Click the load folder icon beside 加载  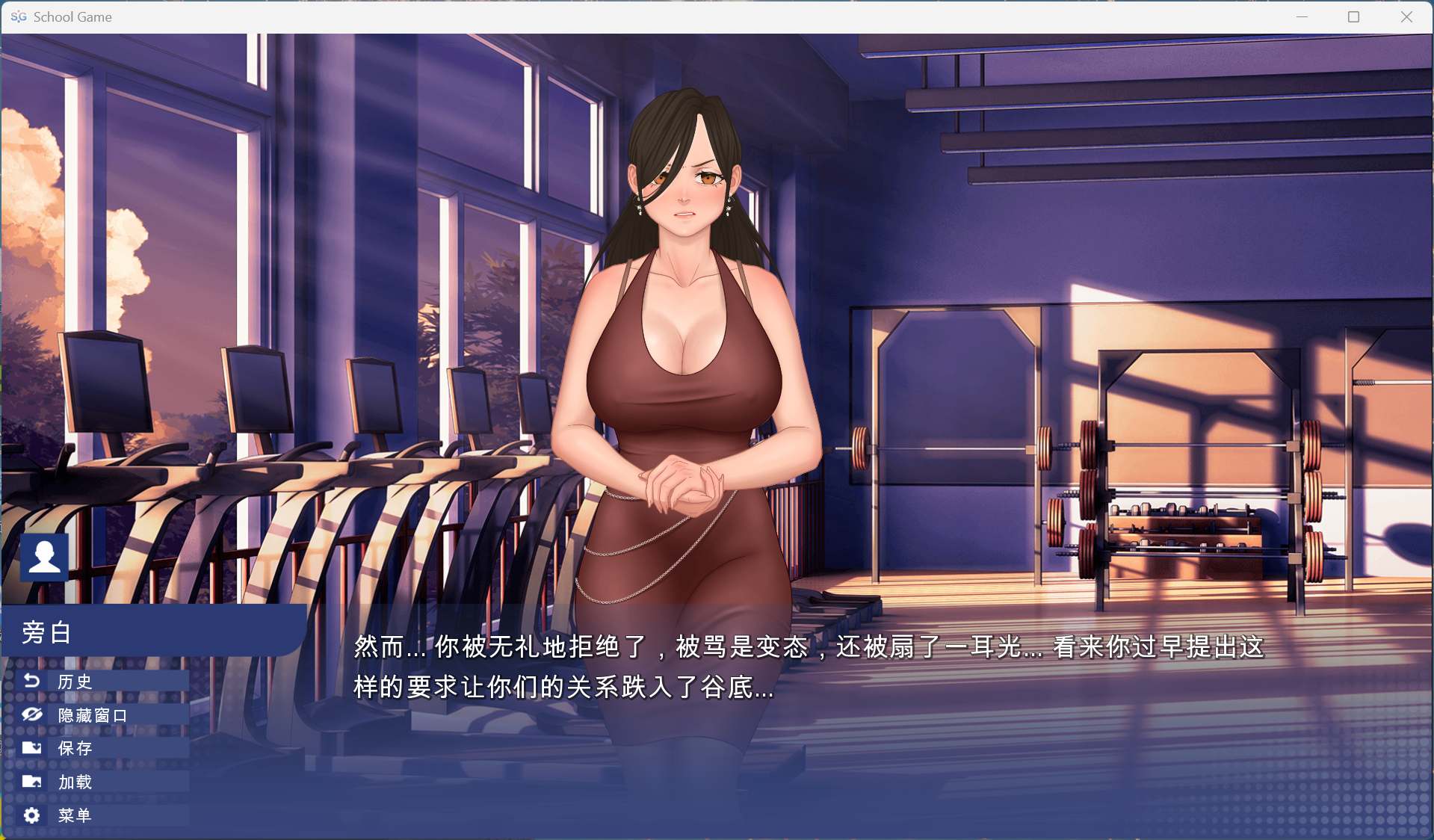tap(31, 782)
